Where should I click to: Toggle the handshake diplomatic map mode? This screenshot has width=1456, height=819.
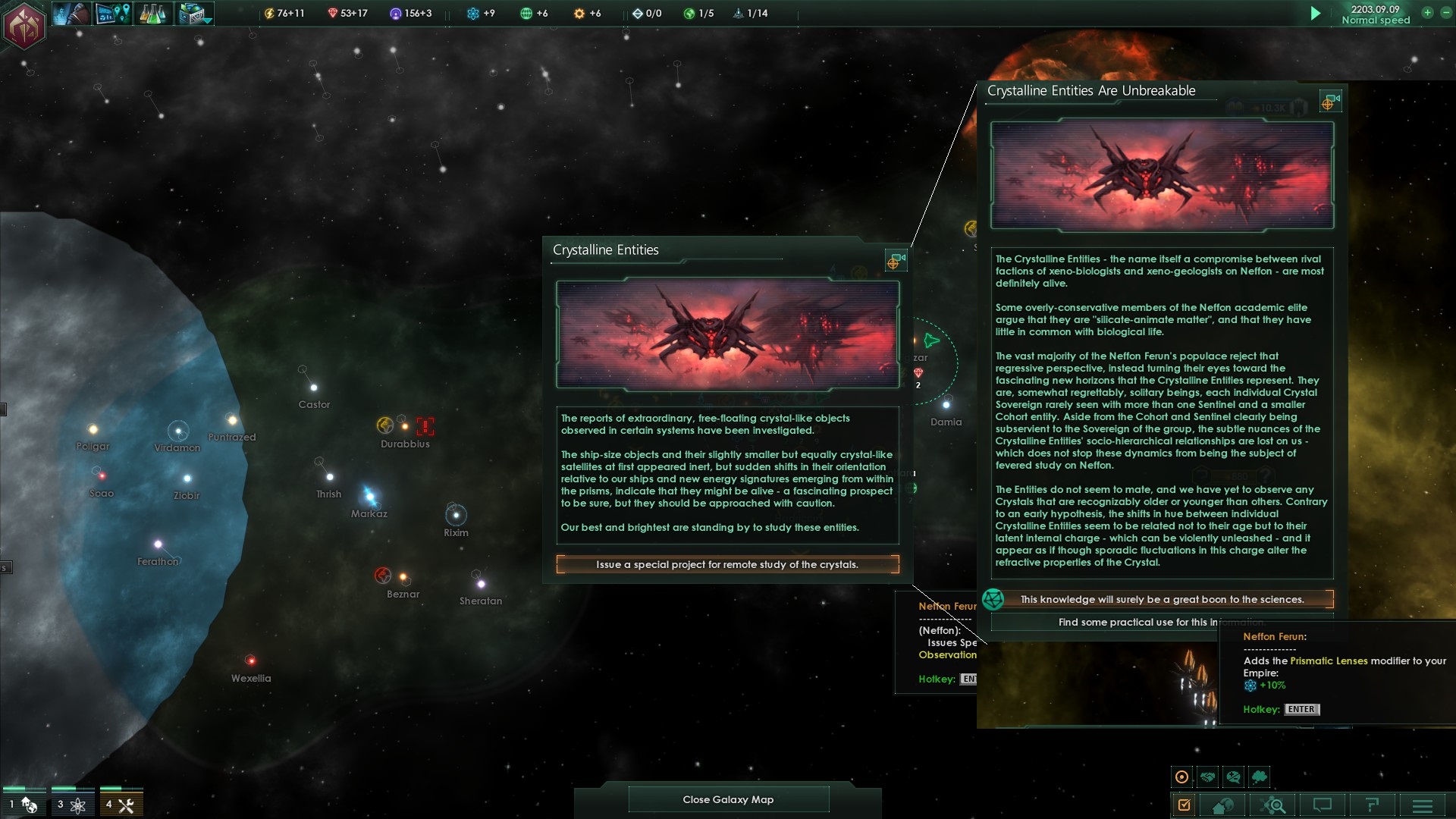point(1207,777)
